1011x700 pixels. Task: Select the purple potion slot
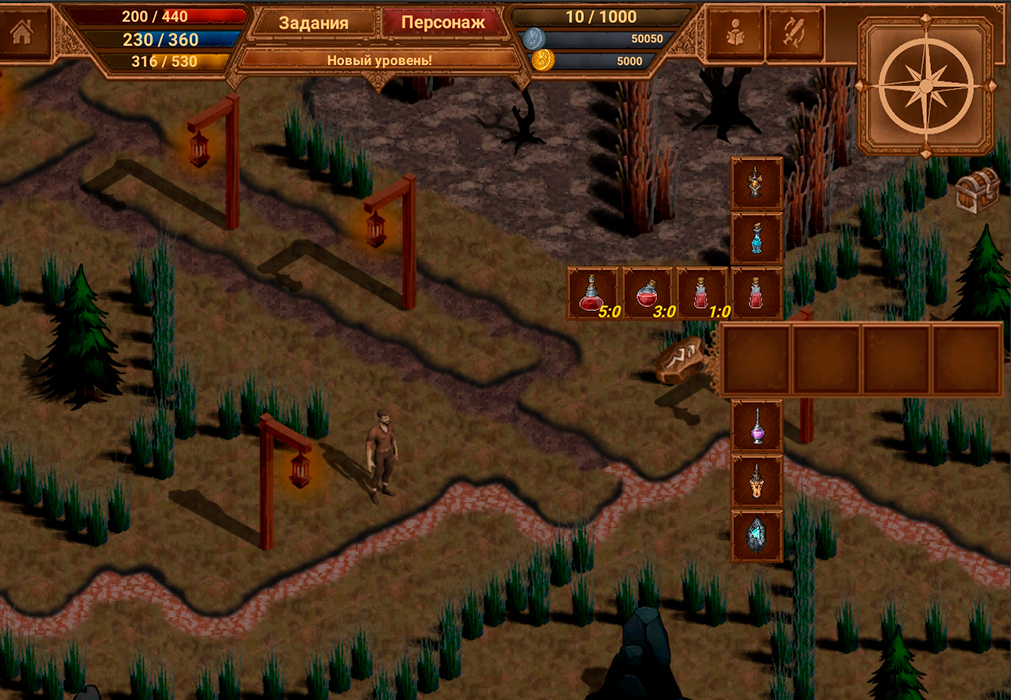click(757, 426)
